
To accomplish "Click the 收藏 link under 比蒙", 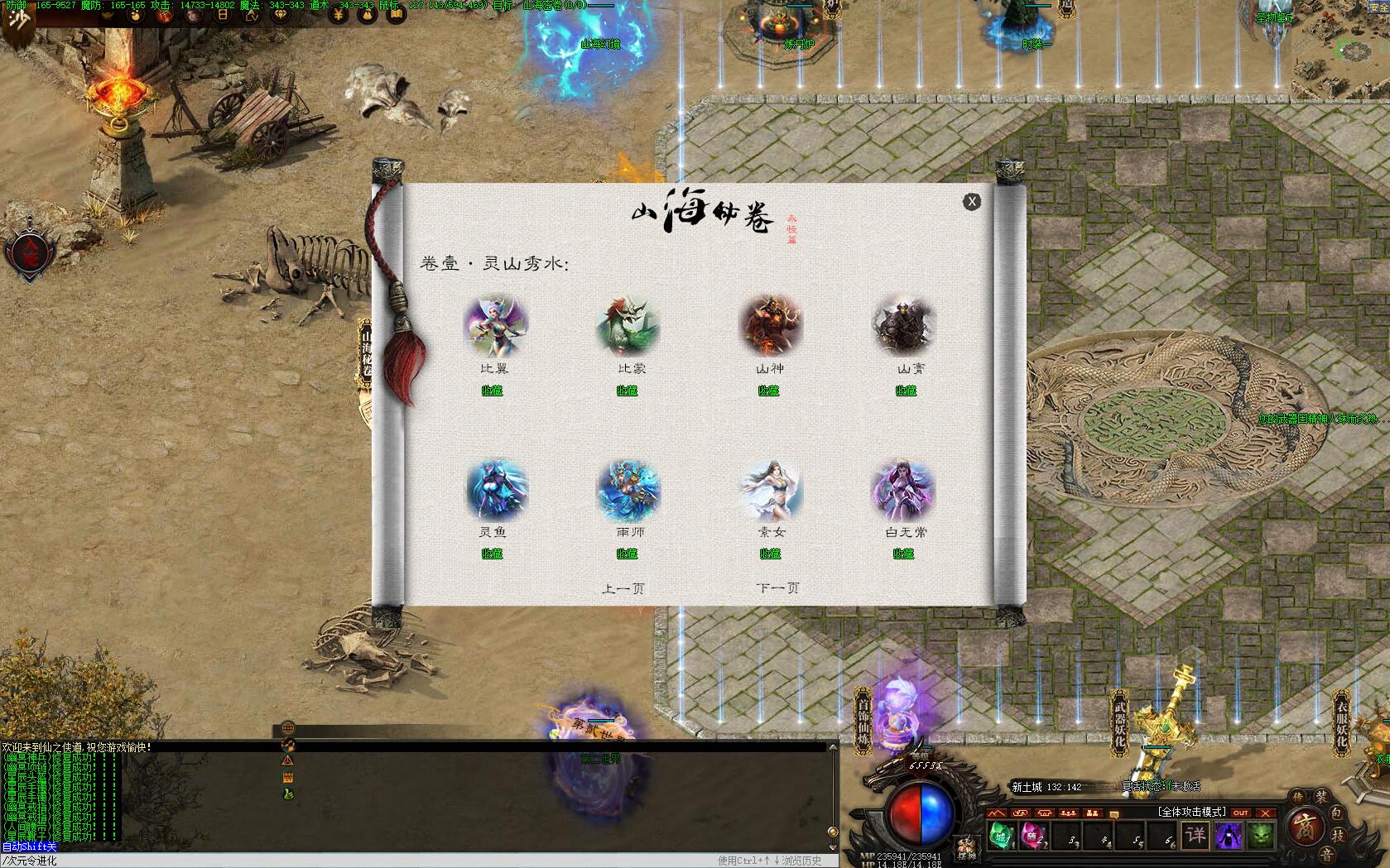I will click(x=627, y=391).
